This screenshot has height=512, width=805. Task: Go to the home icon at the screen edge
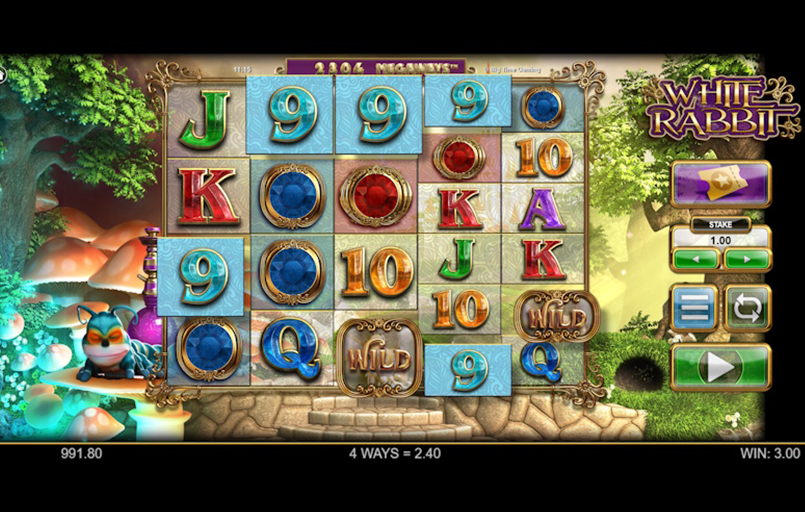tap(2, 73)
